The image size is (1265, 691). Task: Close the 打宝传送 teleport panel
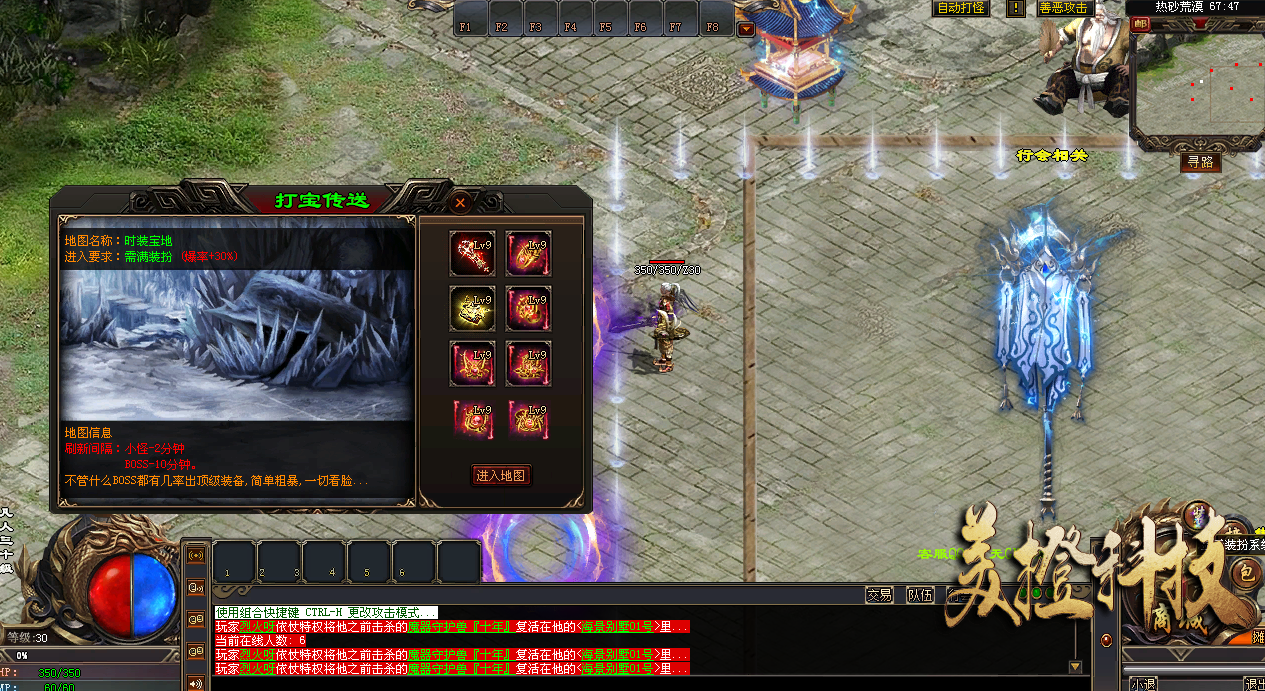coord(460,202)
